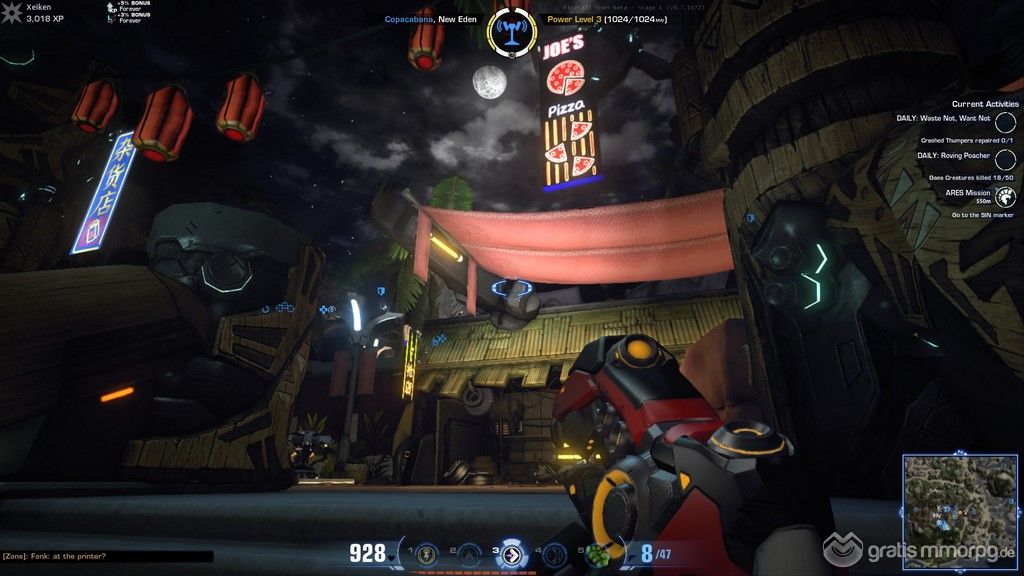Activate the lightning bolt ability in slot 1
Image resolution: width=1024 pixels, height=576 pixels.
pyautogui.click(x=426, y=553)
